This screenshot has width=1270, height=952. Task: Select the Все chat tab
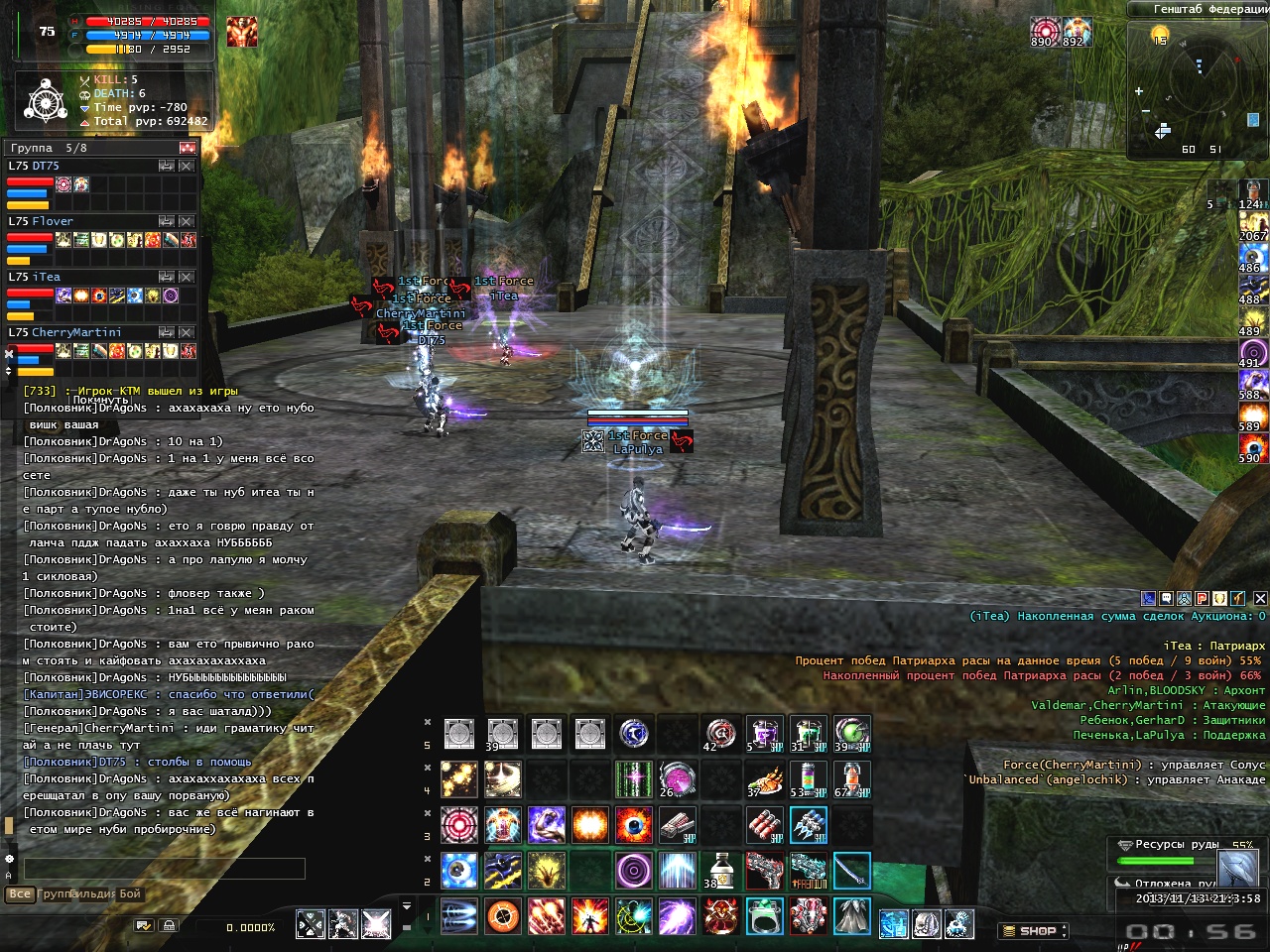(20, 893)
